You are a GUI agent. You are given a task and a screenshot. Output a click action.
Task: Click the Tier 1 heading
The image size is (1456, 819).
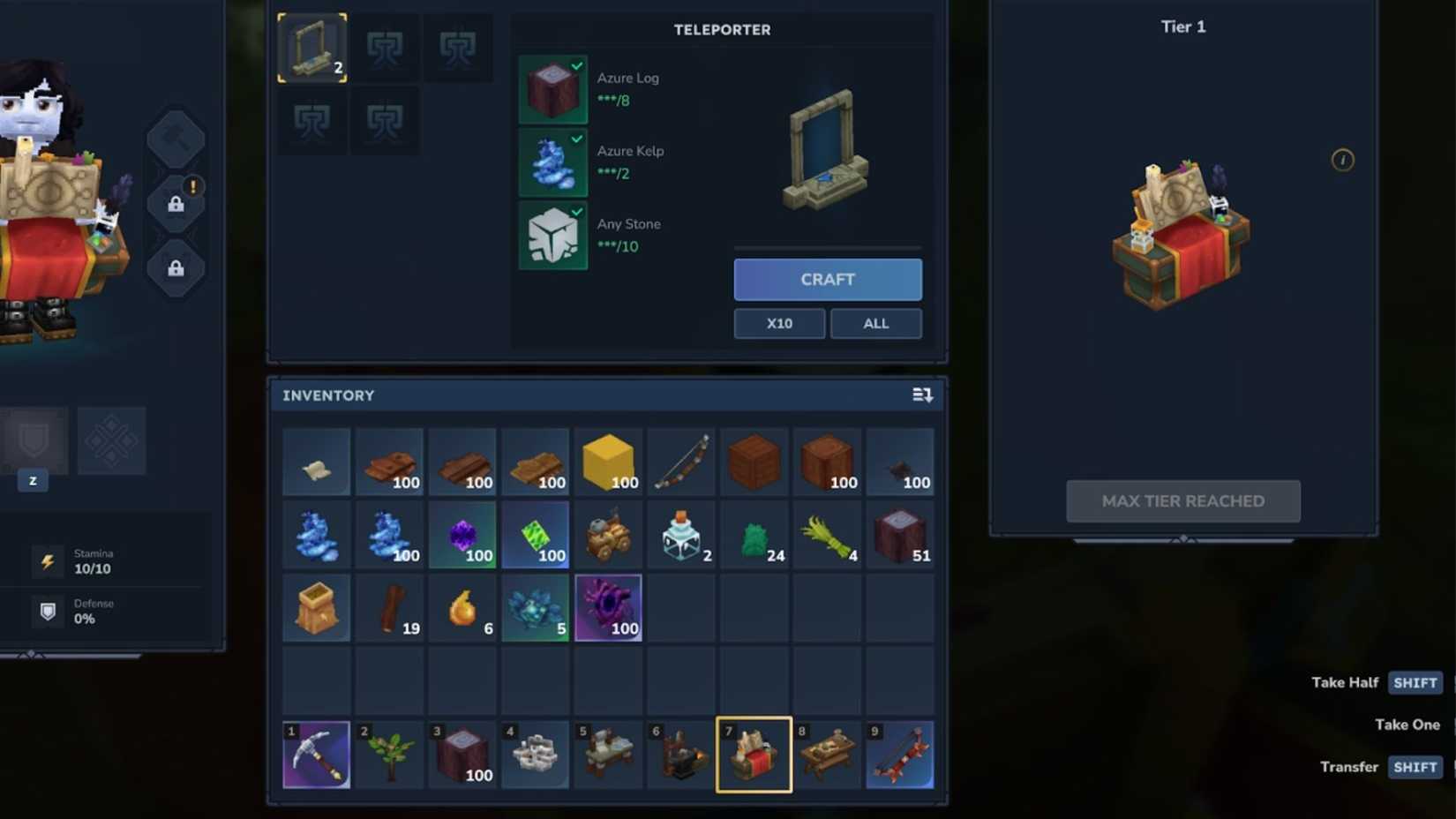[x=1182, y=26]
